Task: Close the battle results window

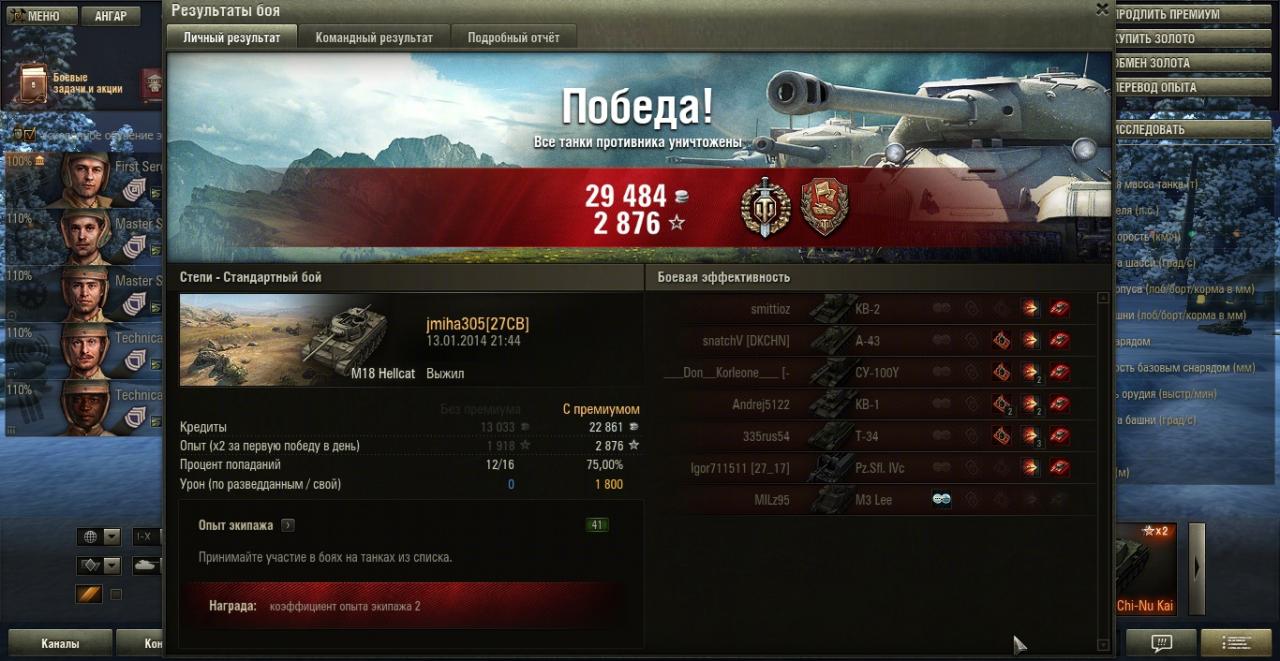Action: pos(1102,10)
